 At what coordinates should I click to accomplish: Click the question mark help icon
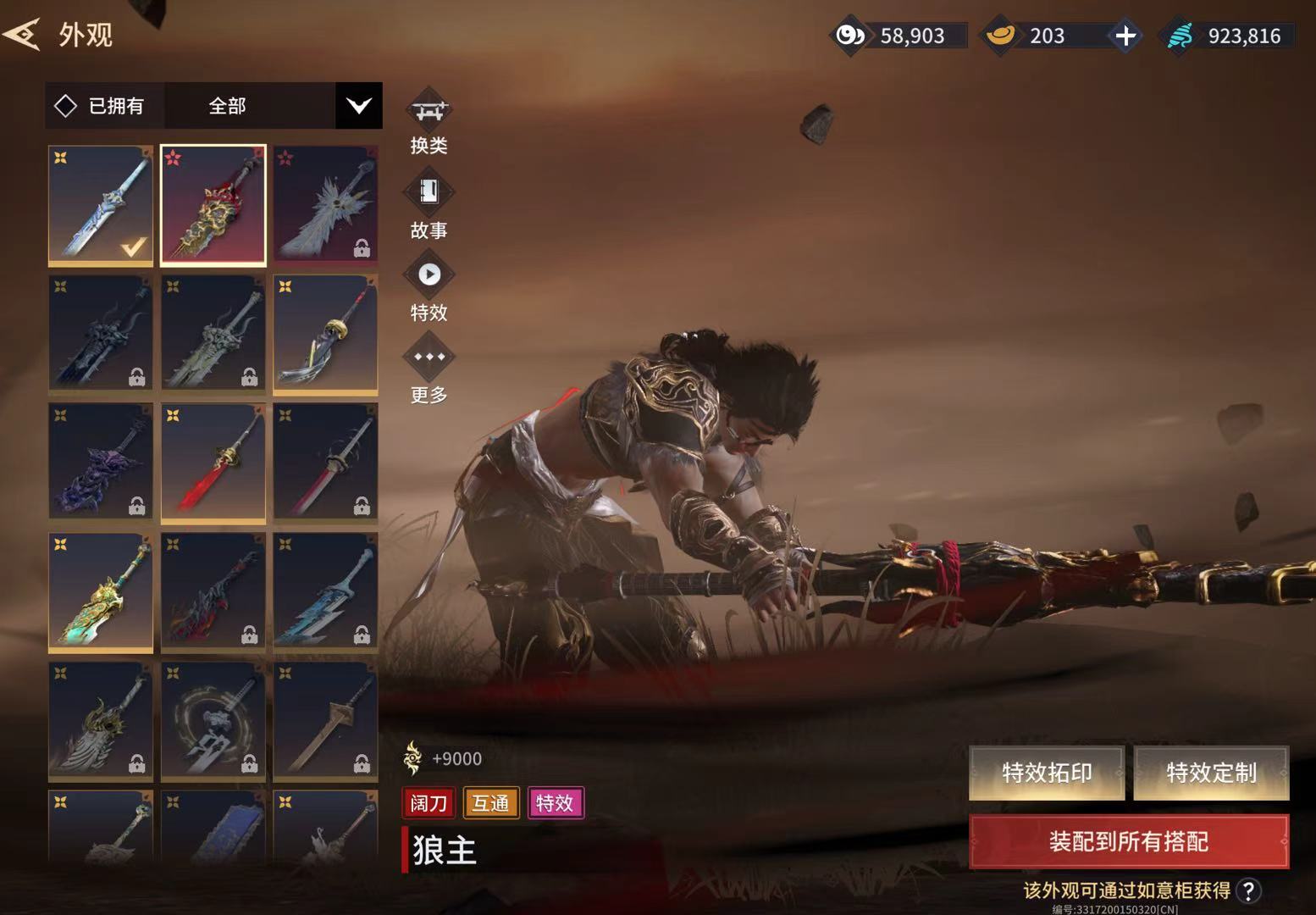pos(1248,890)
